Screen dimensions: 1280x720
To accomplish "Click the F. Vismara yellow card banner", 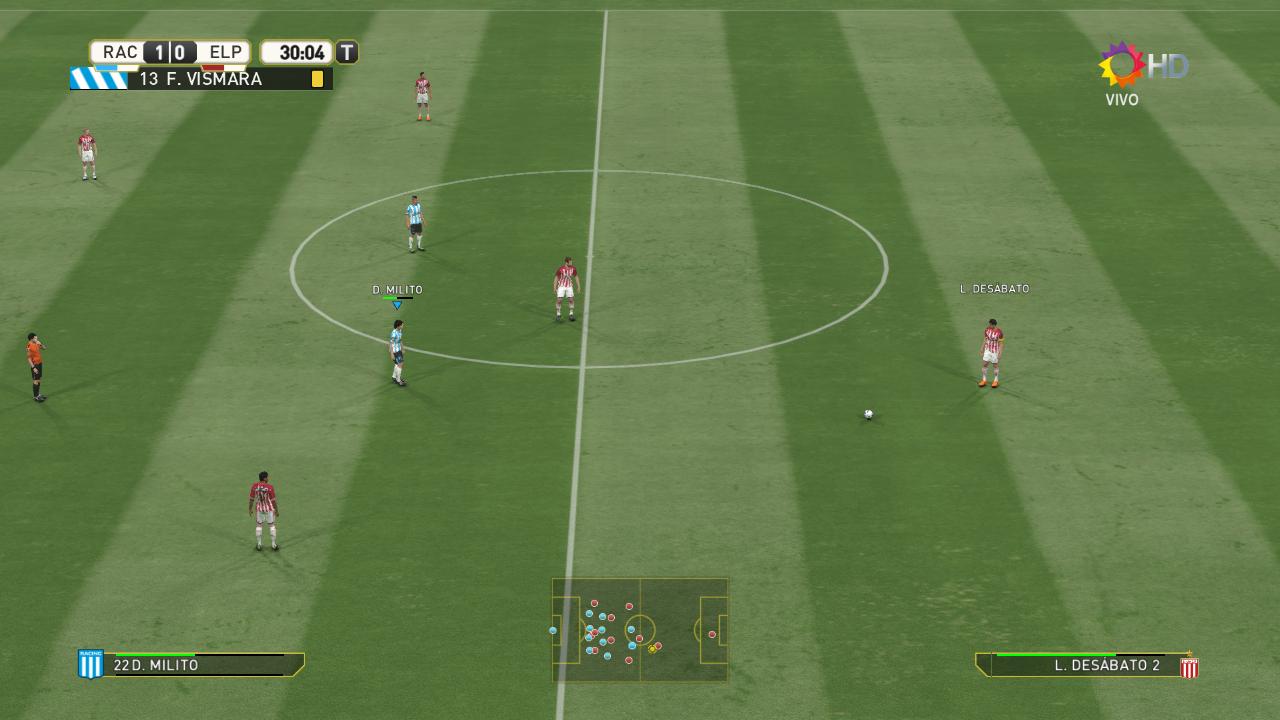I will (x=201, y=79).
